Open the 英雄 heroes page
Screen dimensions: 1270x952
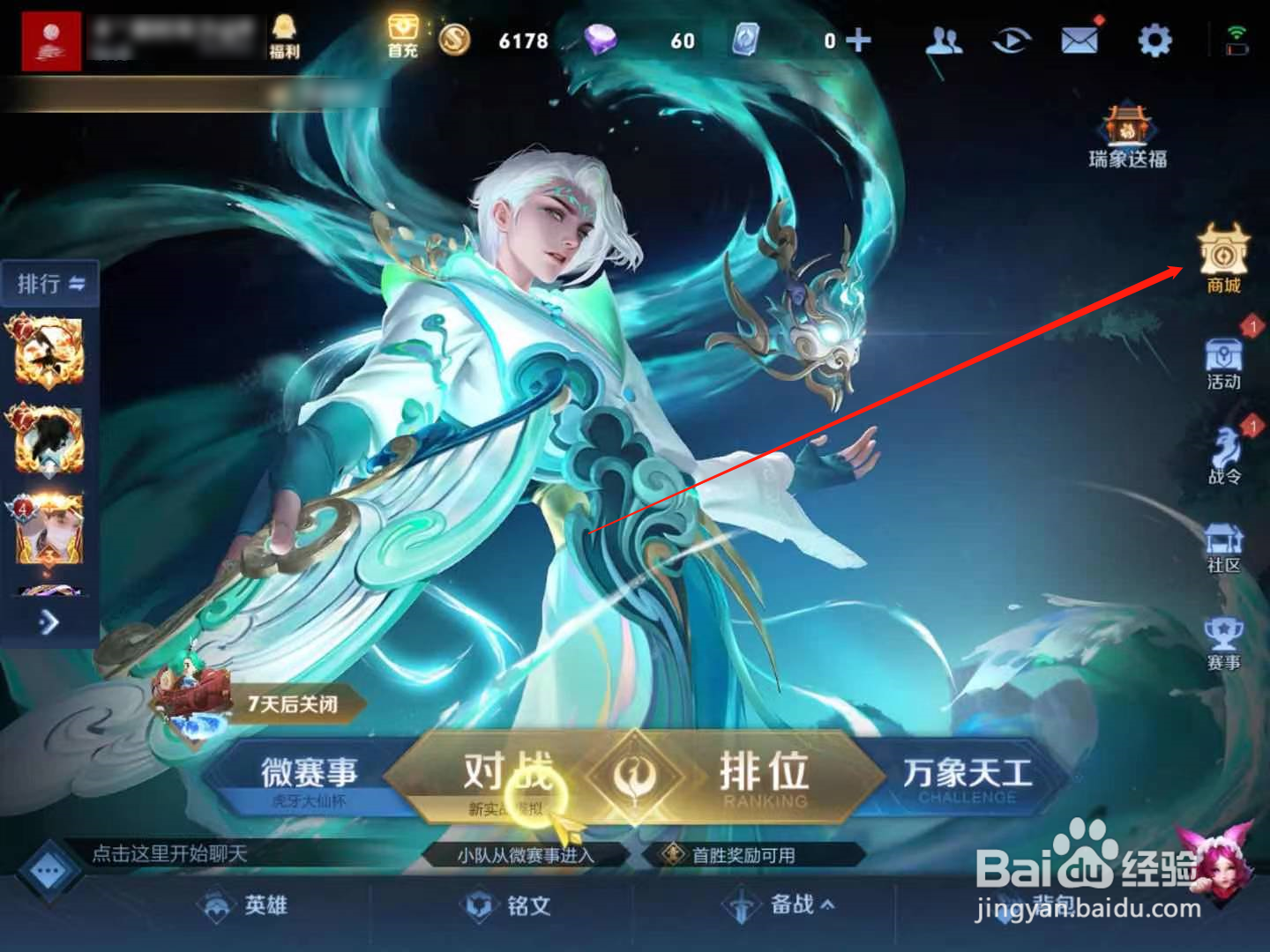click(247, 904)
